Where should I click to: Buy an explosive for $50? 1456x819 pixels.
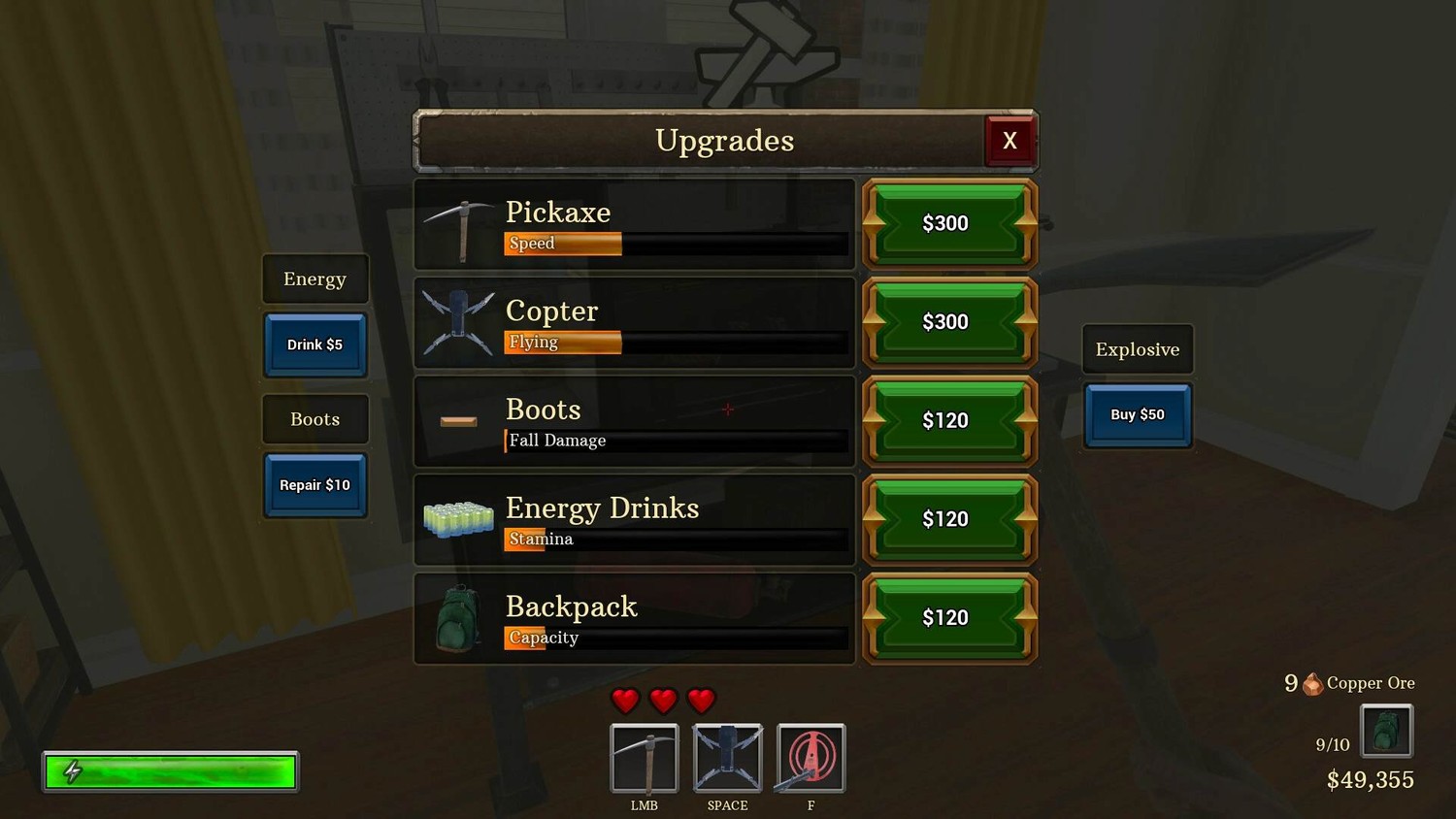coord(1138,415)
